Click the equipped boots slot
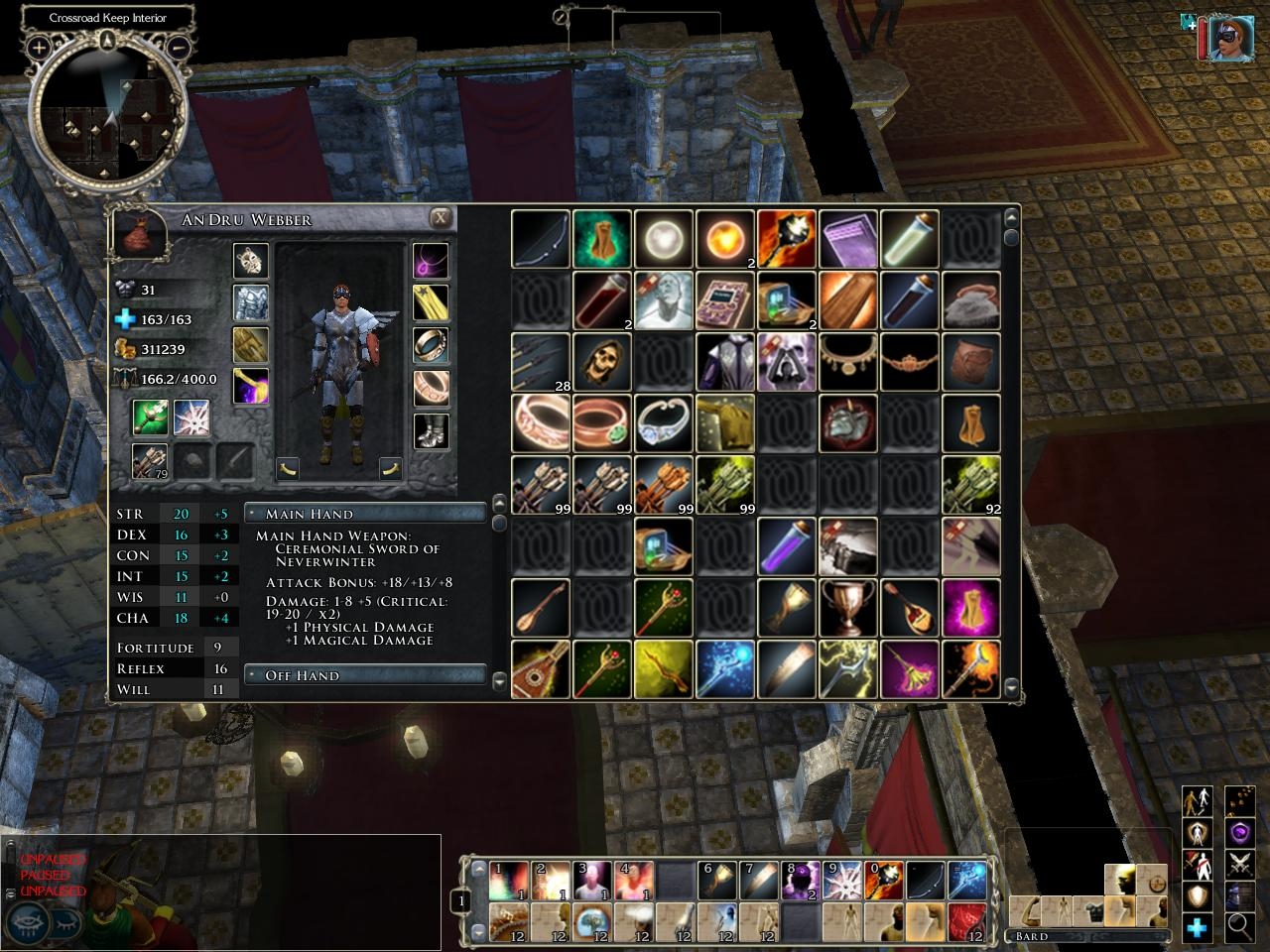The width and height of the screenshot is (1270, 952). click(x=431, y=431)
